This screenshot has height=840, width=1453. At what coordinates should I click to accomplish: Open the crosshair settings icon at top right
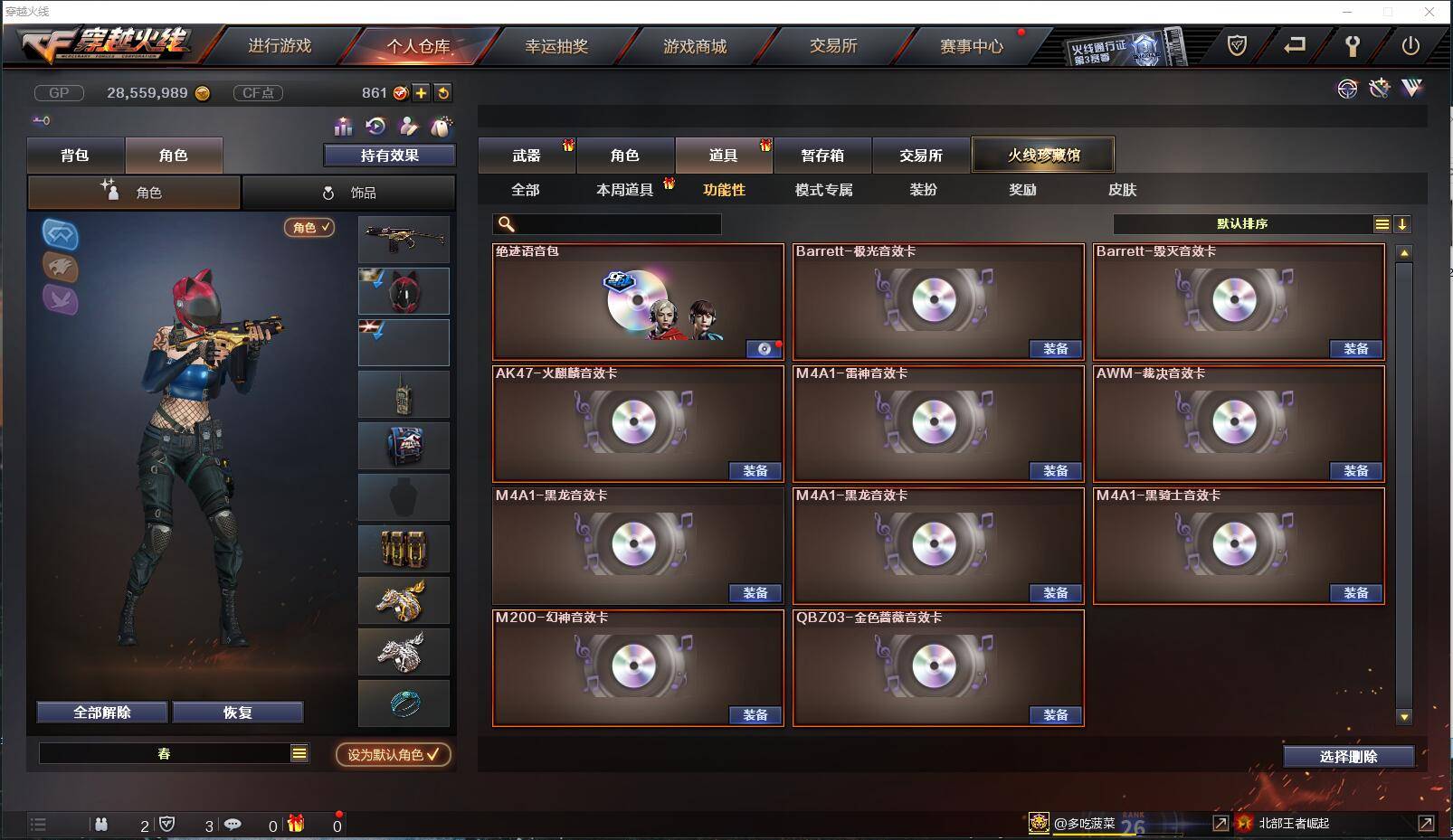tap(1347, 89)
